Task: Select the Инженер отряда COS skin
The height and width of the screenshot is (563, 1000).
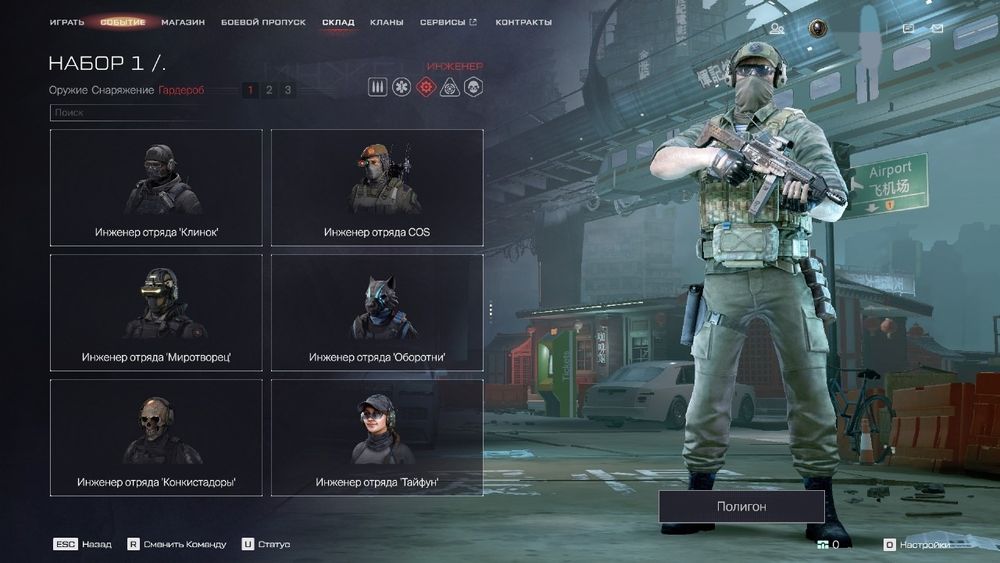Action: [377, 188]
